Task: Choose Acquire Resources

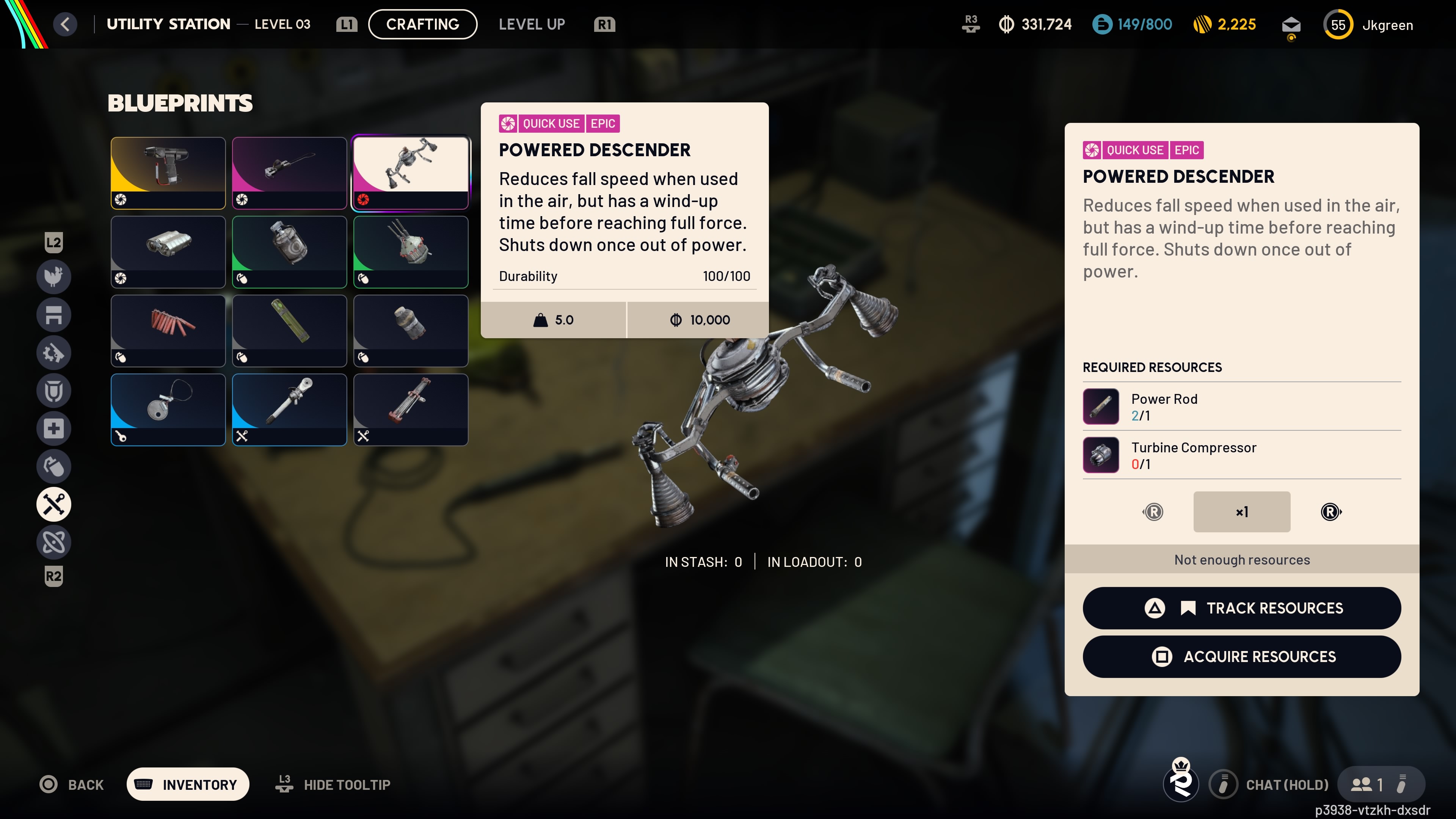Action: click(x=1241, y=657)
